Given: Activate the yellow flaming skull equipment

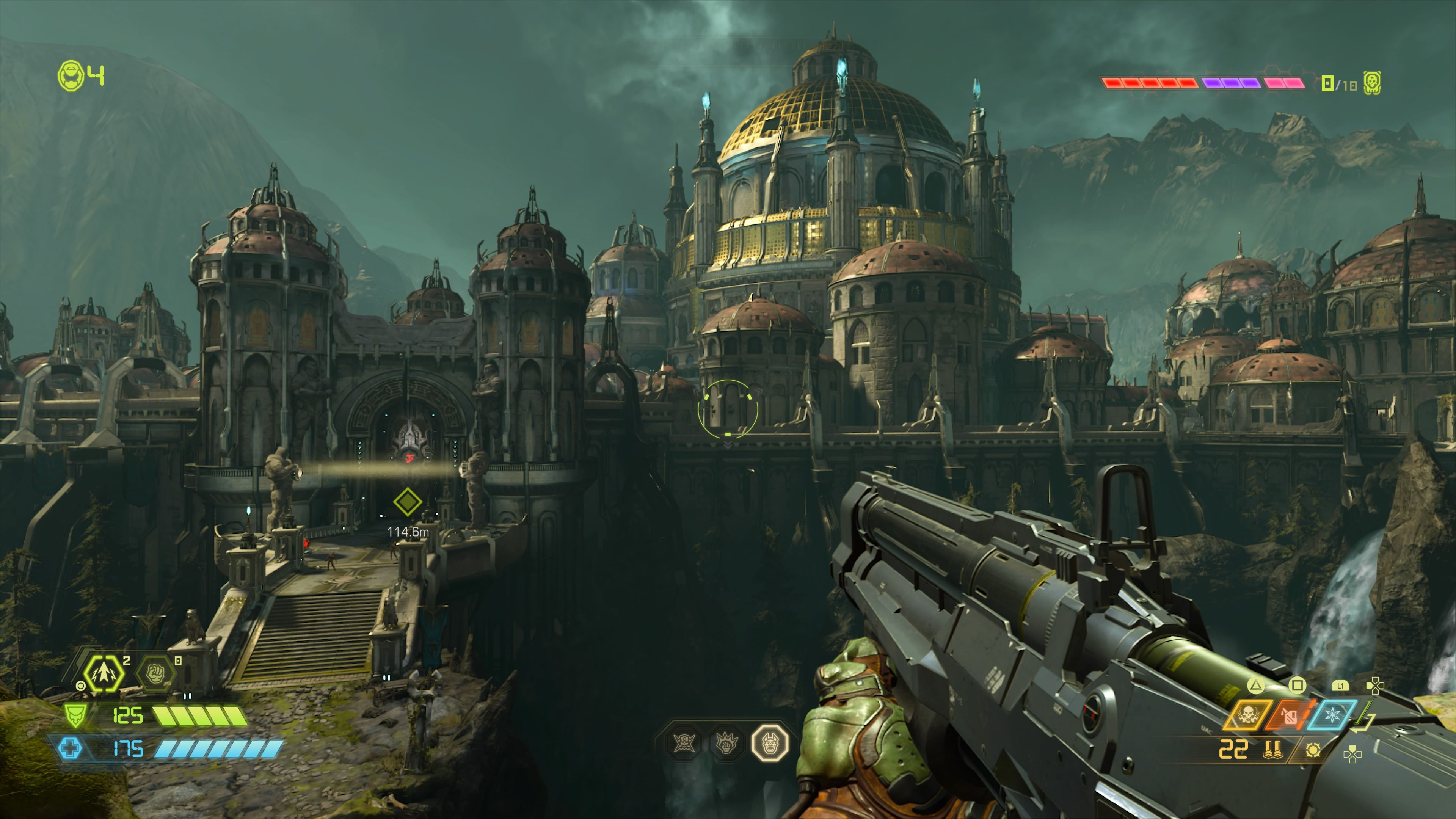Looking at the screenshot, I should (1247, 715).
